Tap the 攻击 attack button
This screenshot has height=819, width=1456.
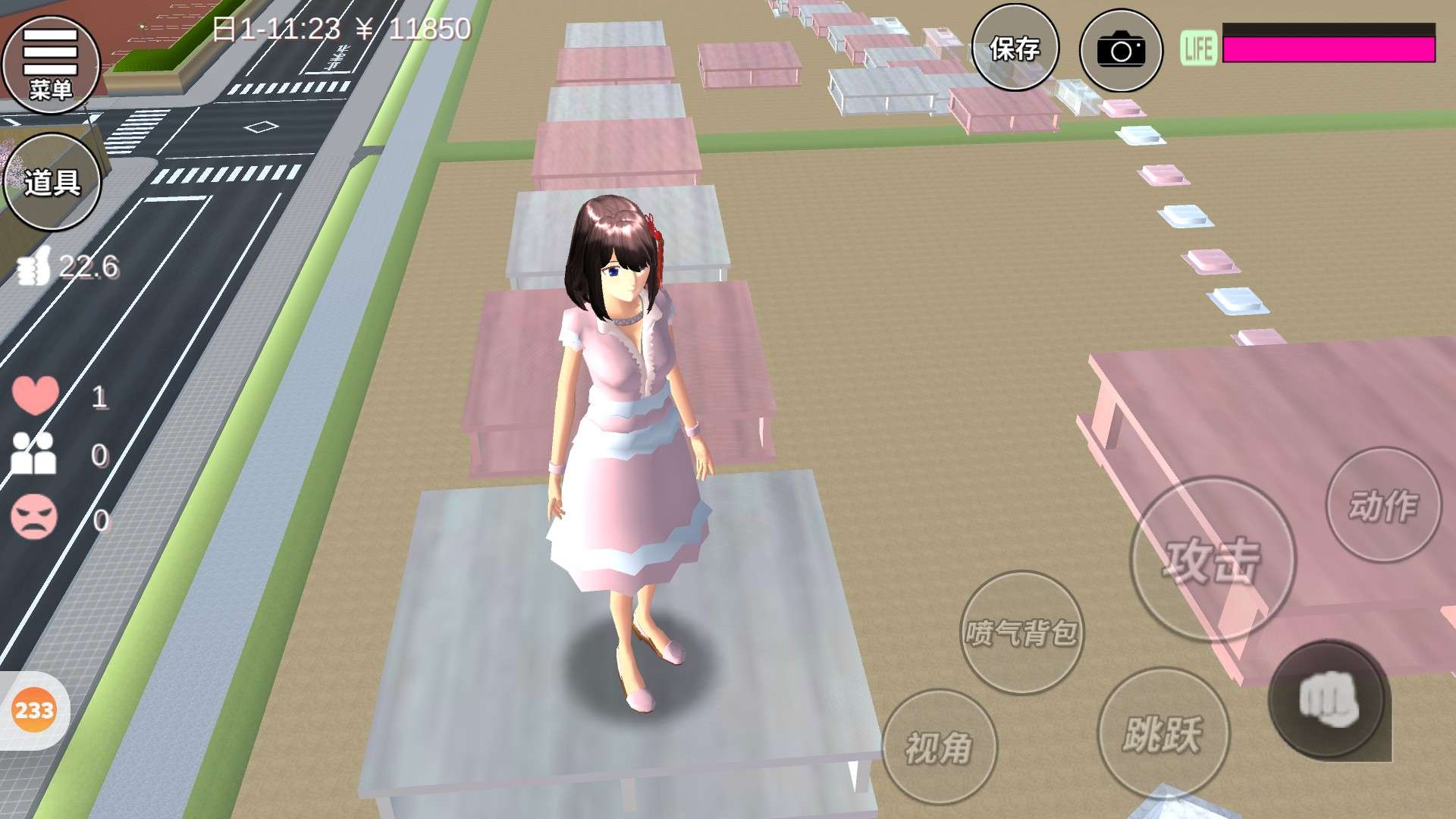[1212, 560]
